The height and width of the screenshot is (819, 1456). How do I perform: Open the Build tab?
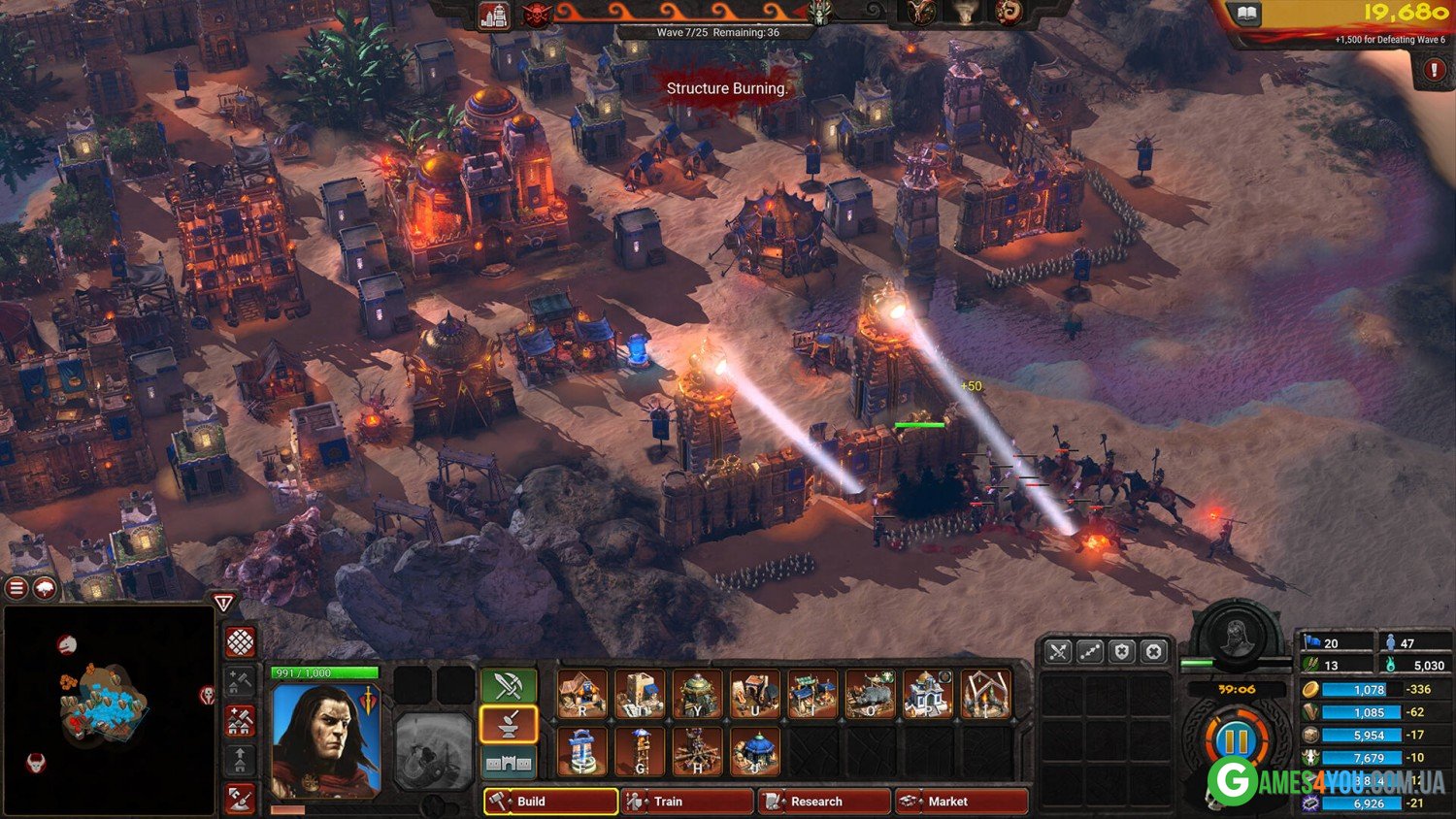point(550,802)
